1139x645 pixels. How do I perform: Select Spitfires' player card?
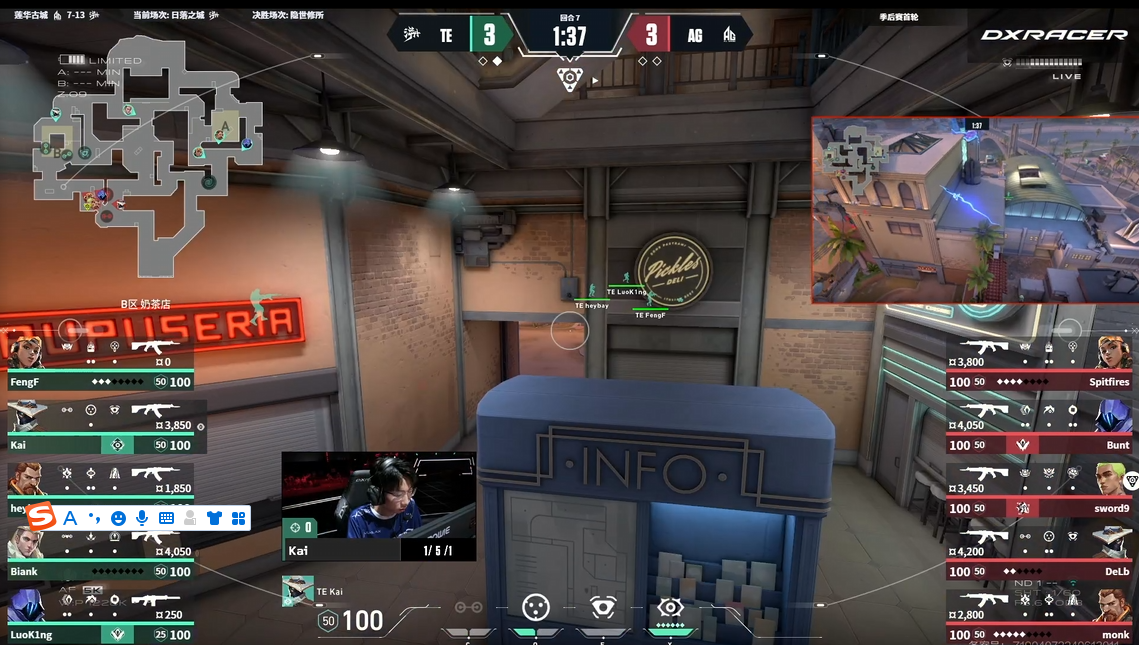pos(1040,364)
